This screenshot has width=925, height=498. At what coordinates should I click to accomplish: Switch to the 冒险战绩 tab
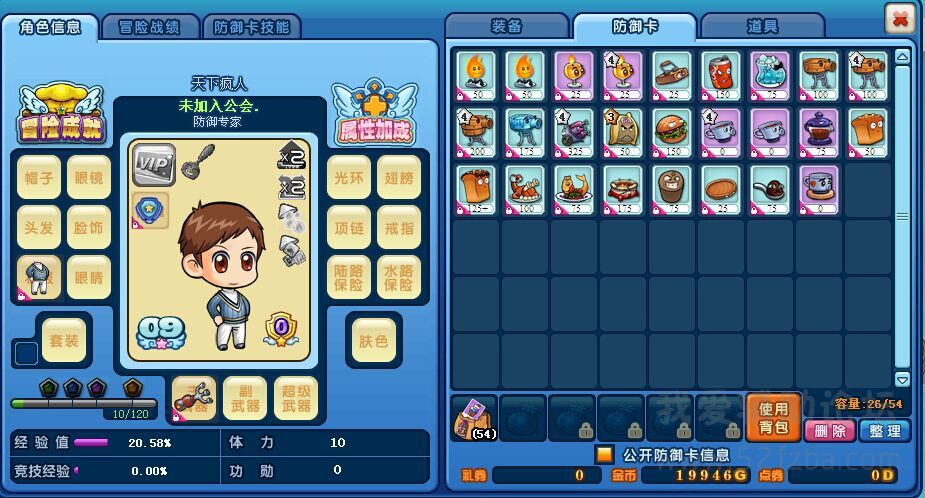[x=149, y=27]
